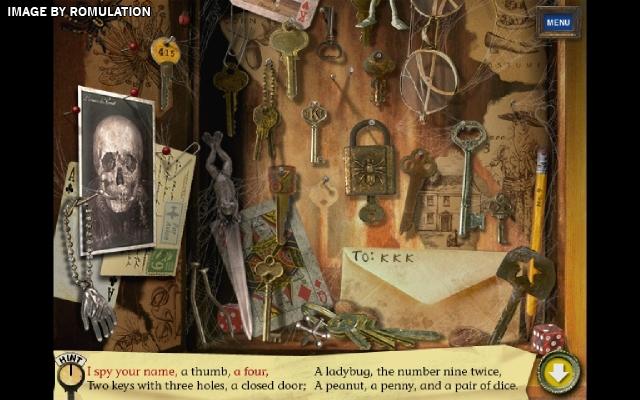640x400 pixels.
Task: Open the MENU button
Action: tap(557, 22)
